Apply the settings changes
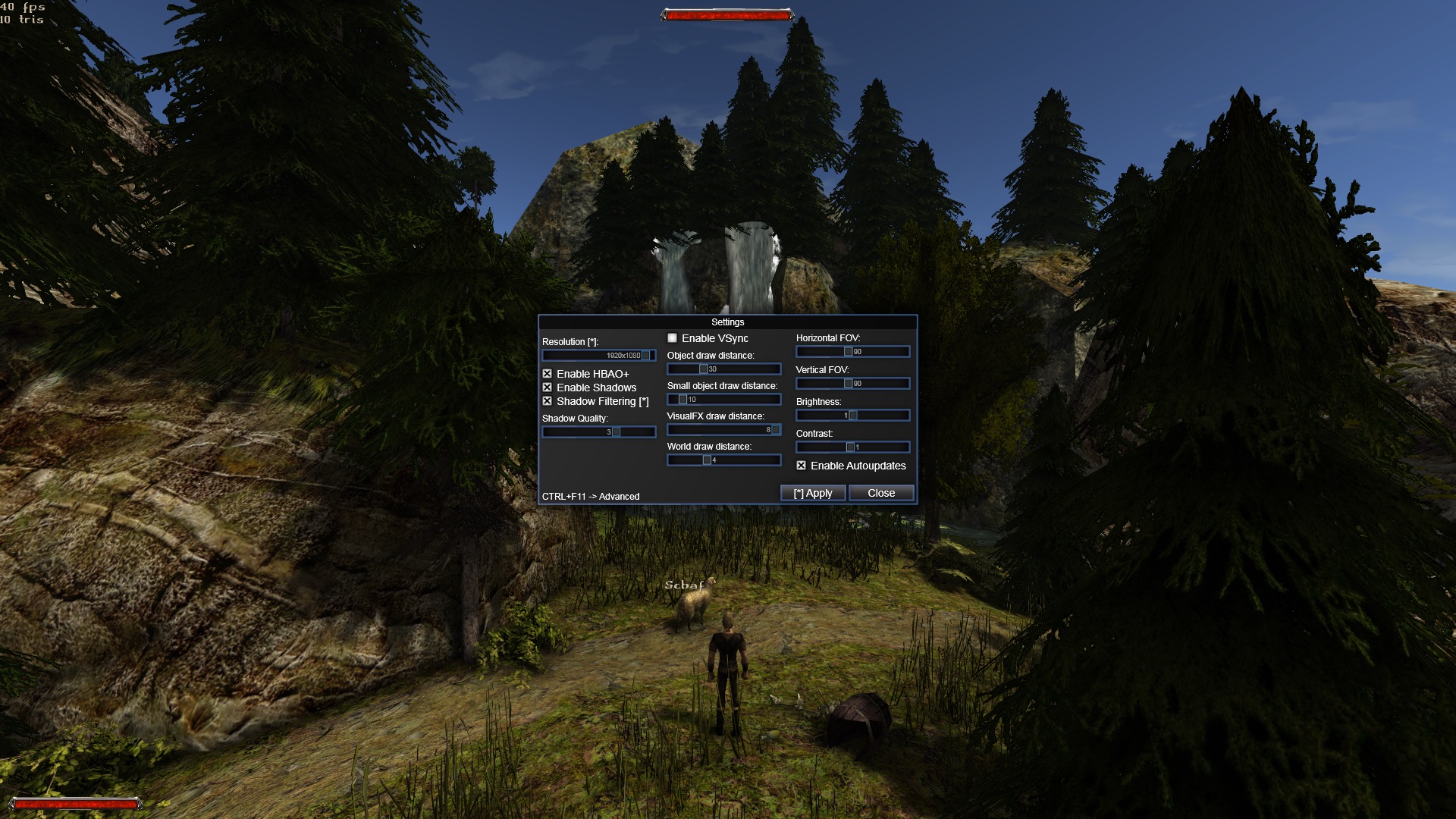 coord(812,493)
